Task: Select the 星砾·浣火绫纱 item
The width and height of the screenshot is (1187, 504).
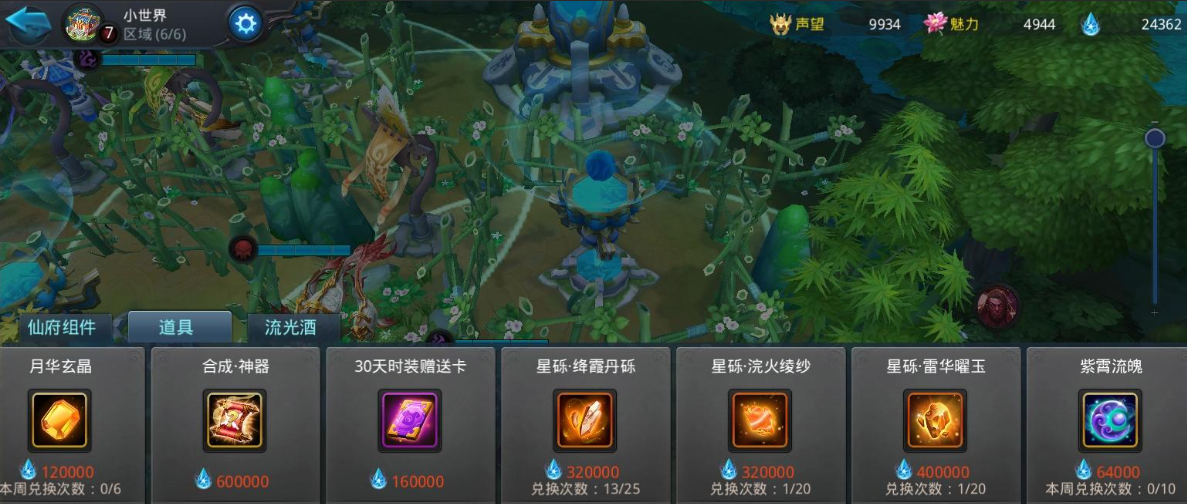Action: pyautogui.click(x=761, y=420)
